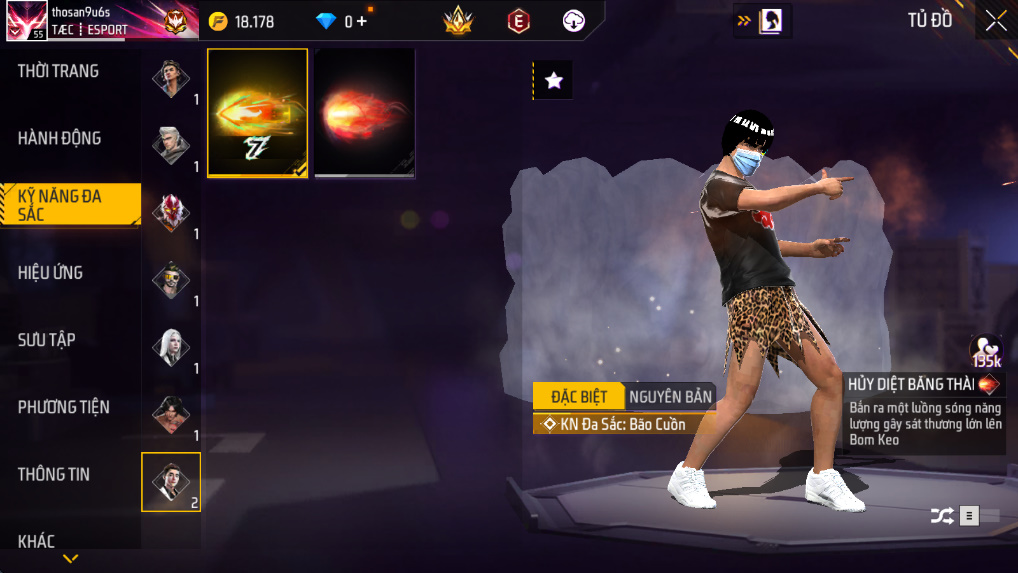Add diamonds with the plus button
Viewport: 1018px width, 573px height.
(361, 21)
